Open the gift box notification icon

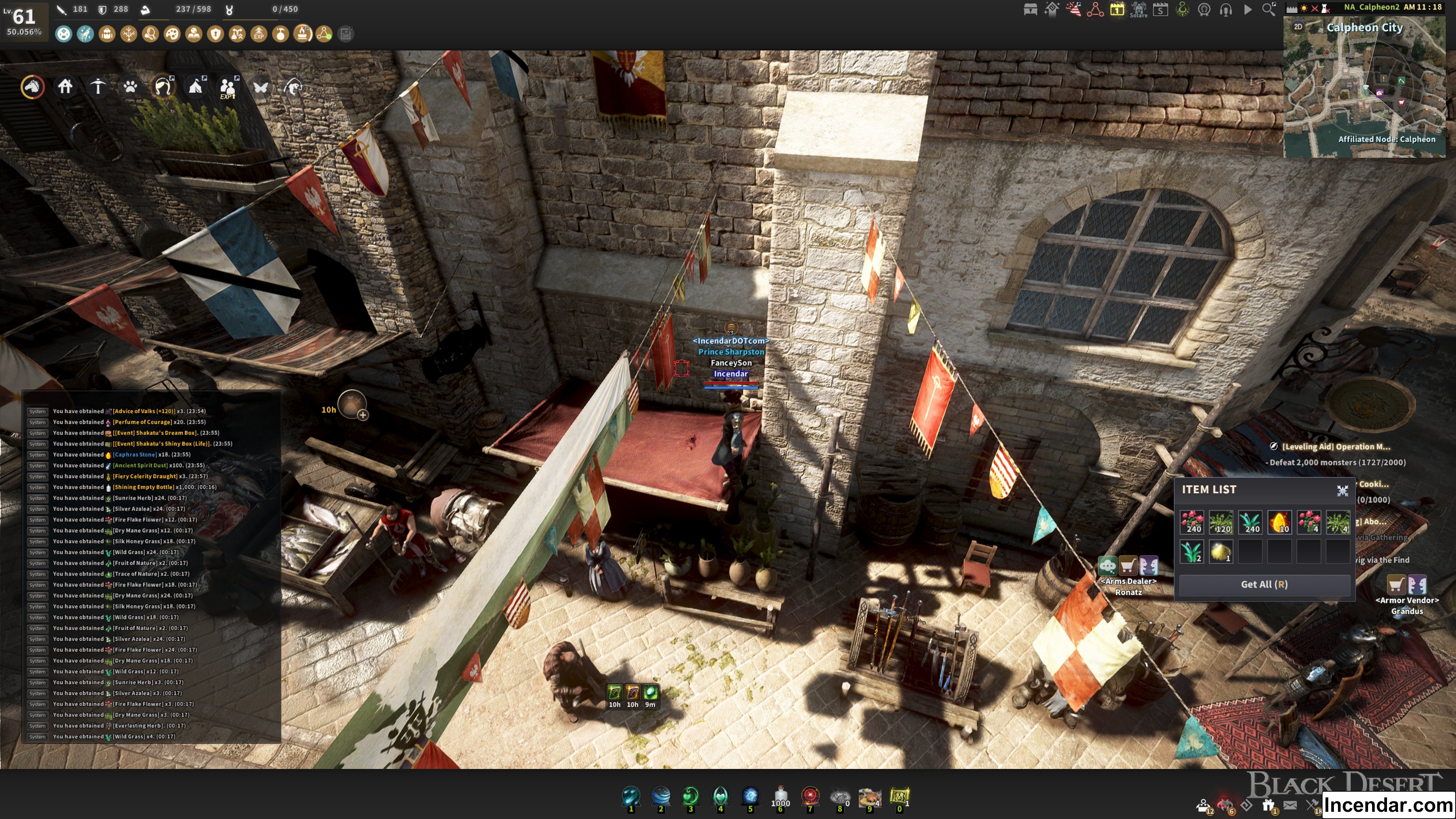tap(1268, 805)
